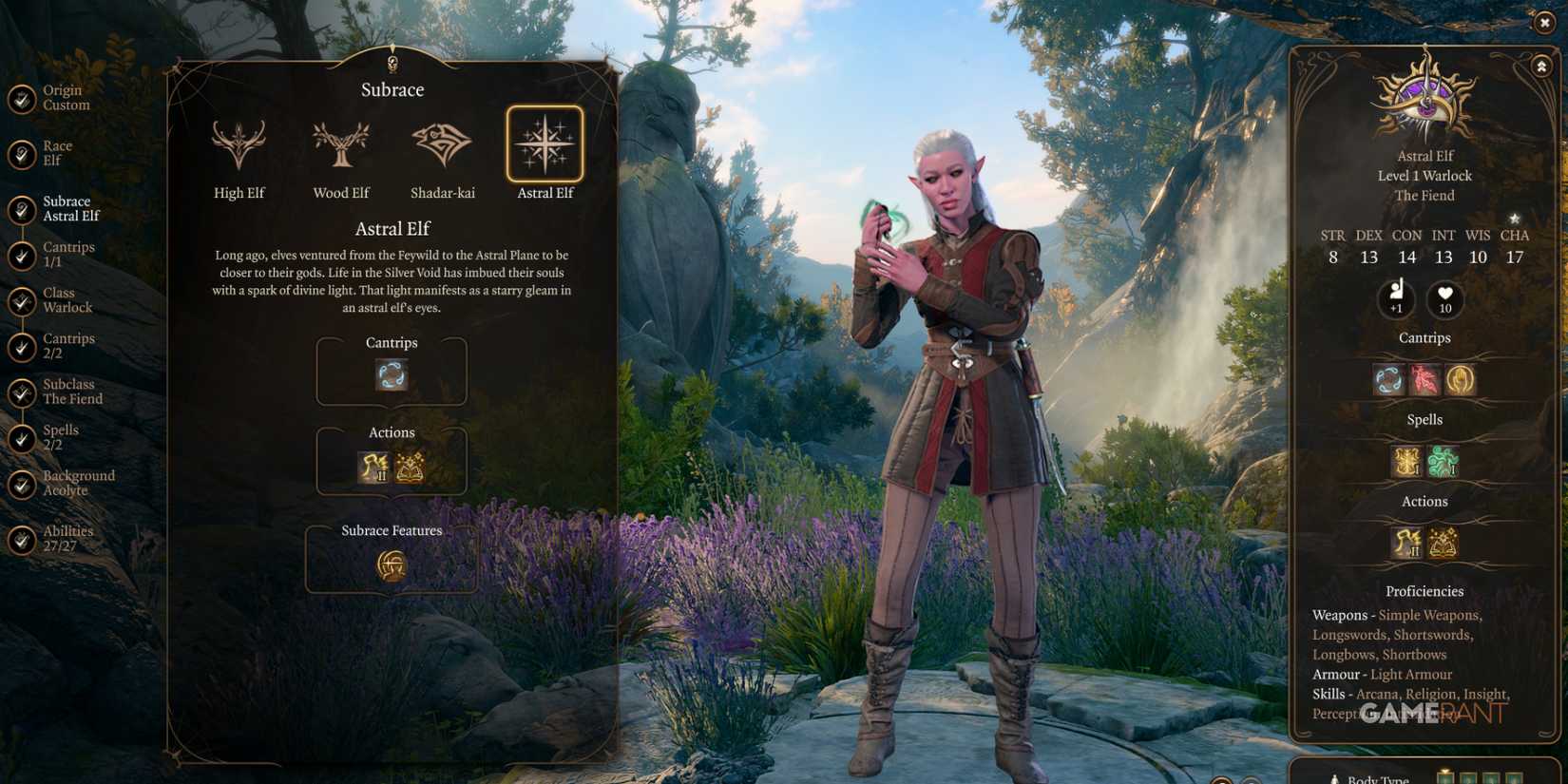Select the red cantrip icon in the summary panel
Viewport: 1568px width, 784px height.
point(1424,378)
